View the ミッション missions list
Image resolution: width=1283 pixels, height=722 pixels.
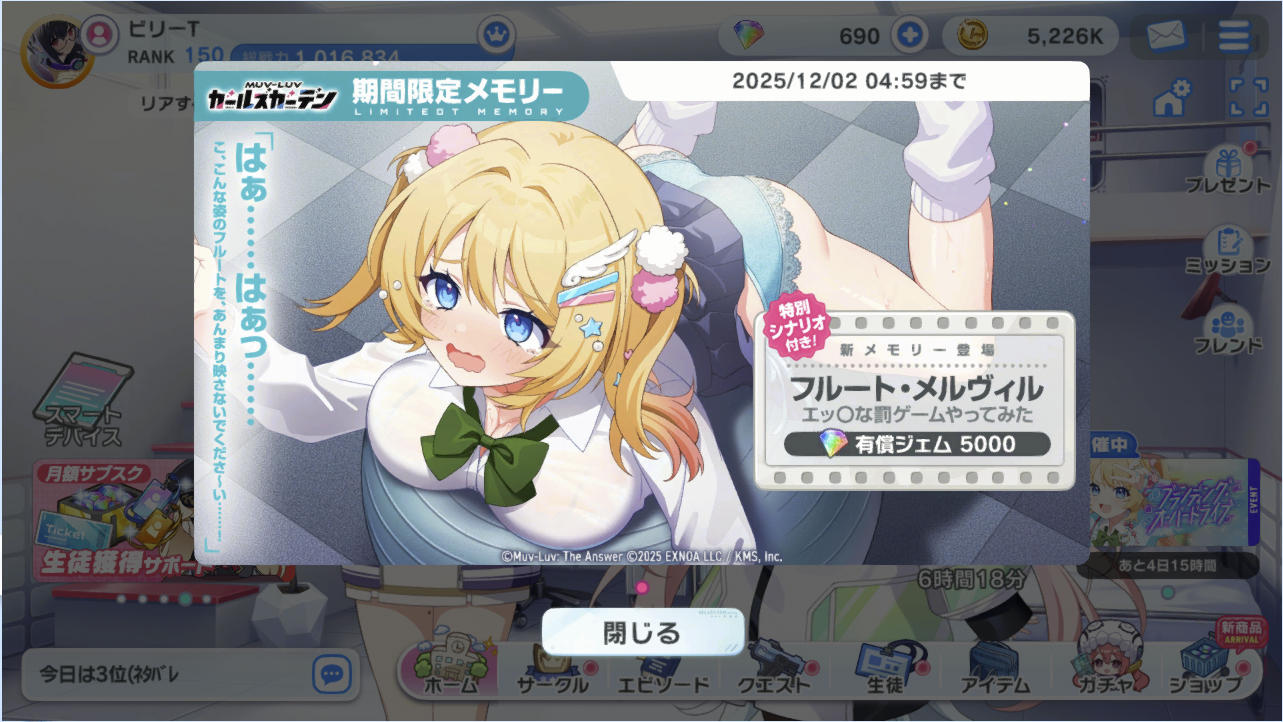(1227, 250)
